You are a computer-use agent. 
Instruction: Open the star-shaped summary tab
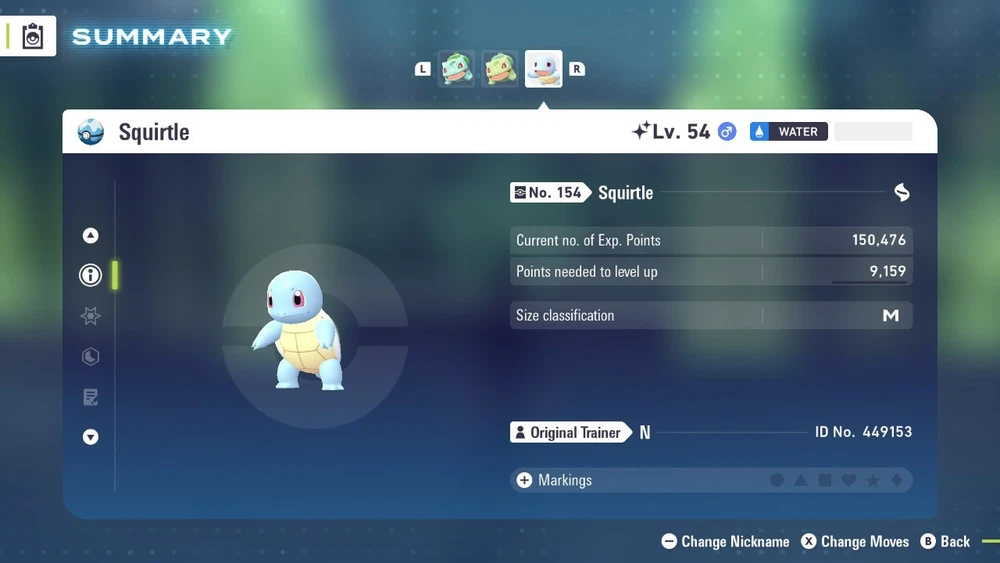point(91,316)
